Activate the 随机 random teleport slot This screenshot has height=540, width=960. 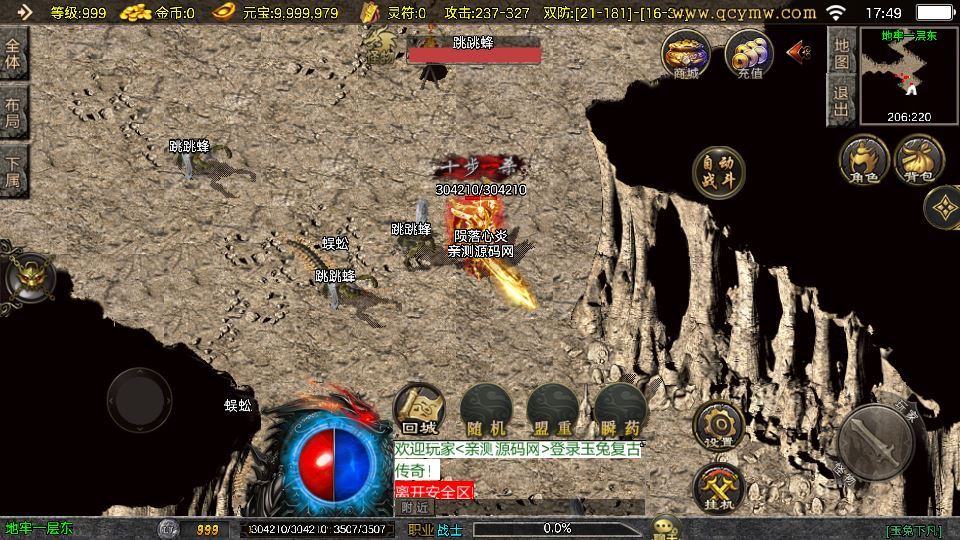coord(487,409)
